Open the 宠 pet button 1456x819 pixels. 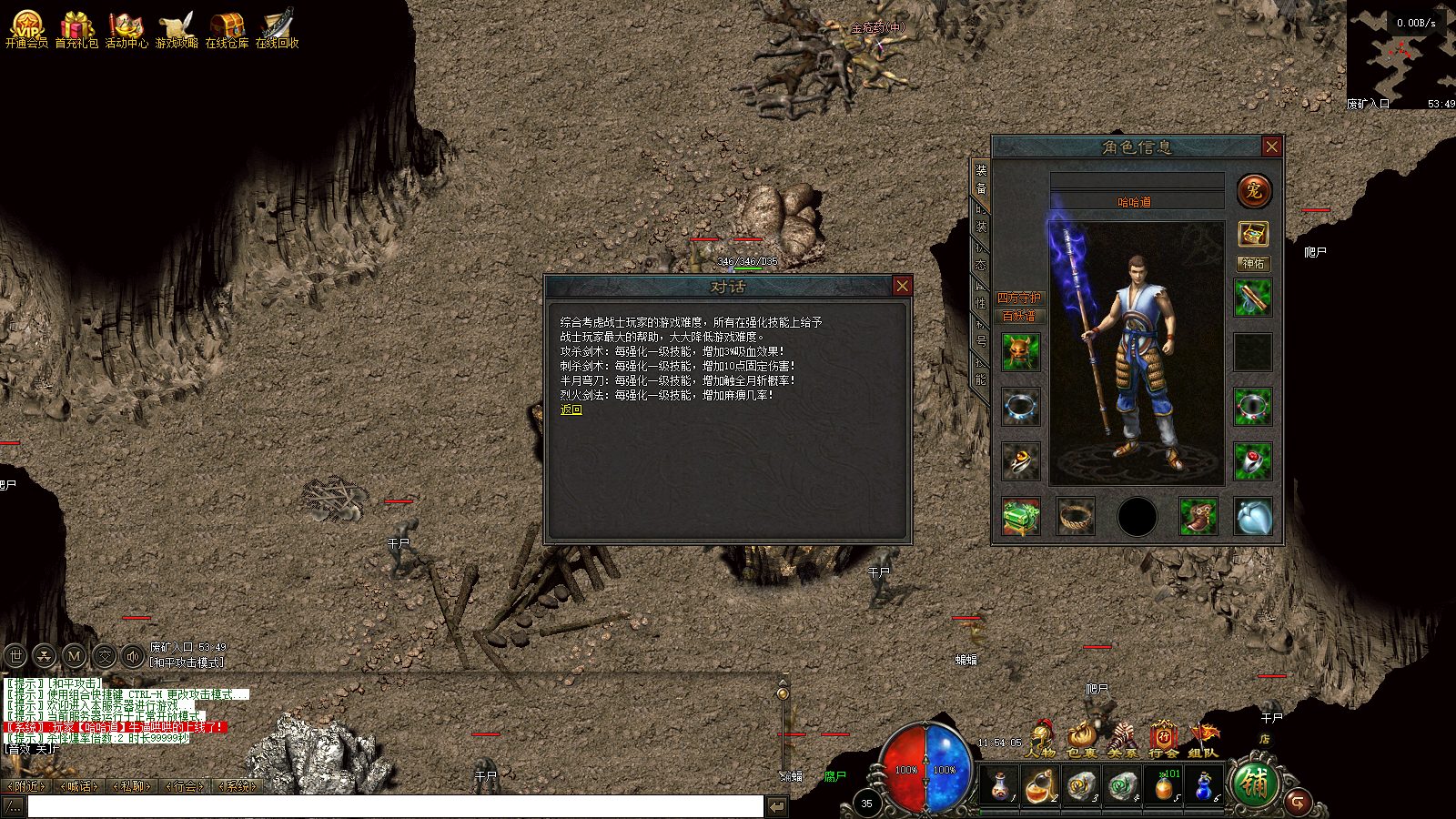(x=1254, y=191)
